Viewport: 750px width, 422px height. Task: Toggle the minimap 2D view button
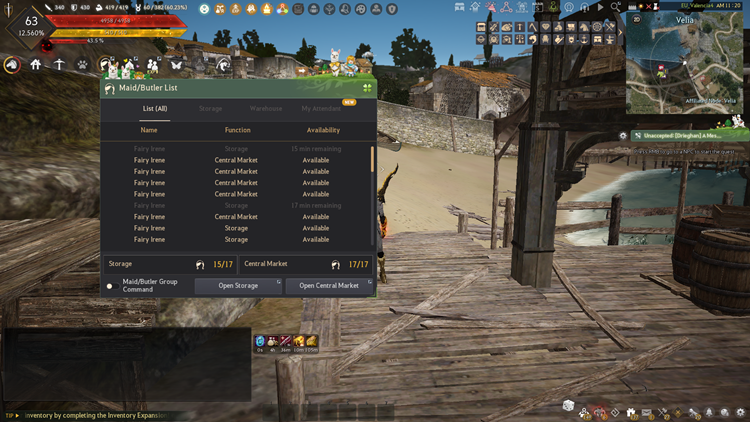pyautogui.click(x=635, y=18)
